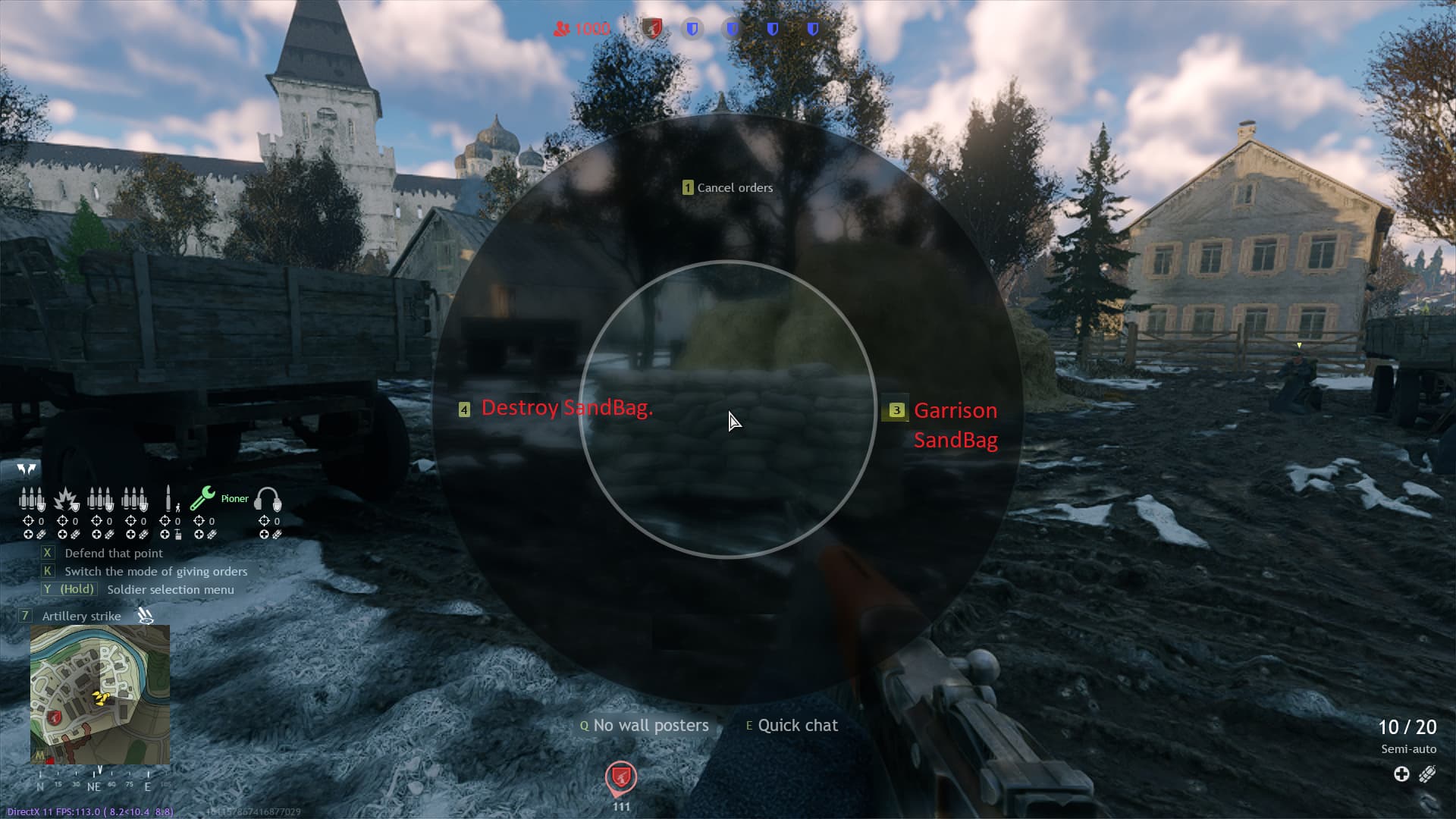Screen dimensions: 1456x819
Task: Toggle the mode of giving orders
Action: [x=155, y=571]
